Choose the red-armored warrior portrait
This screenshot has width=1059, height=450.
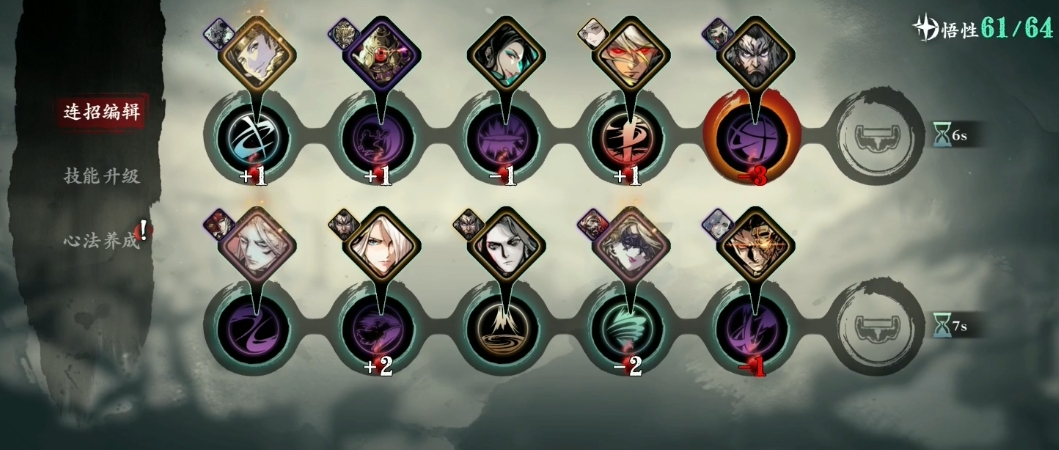pyautogui.click(x=382, y=57)
